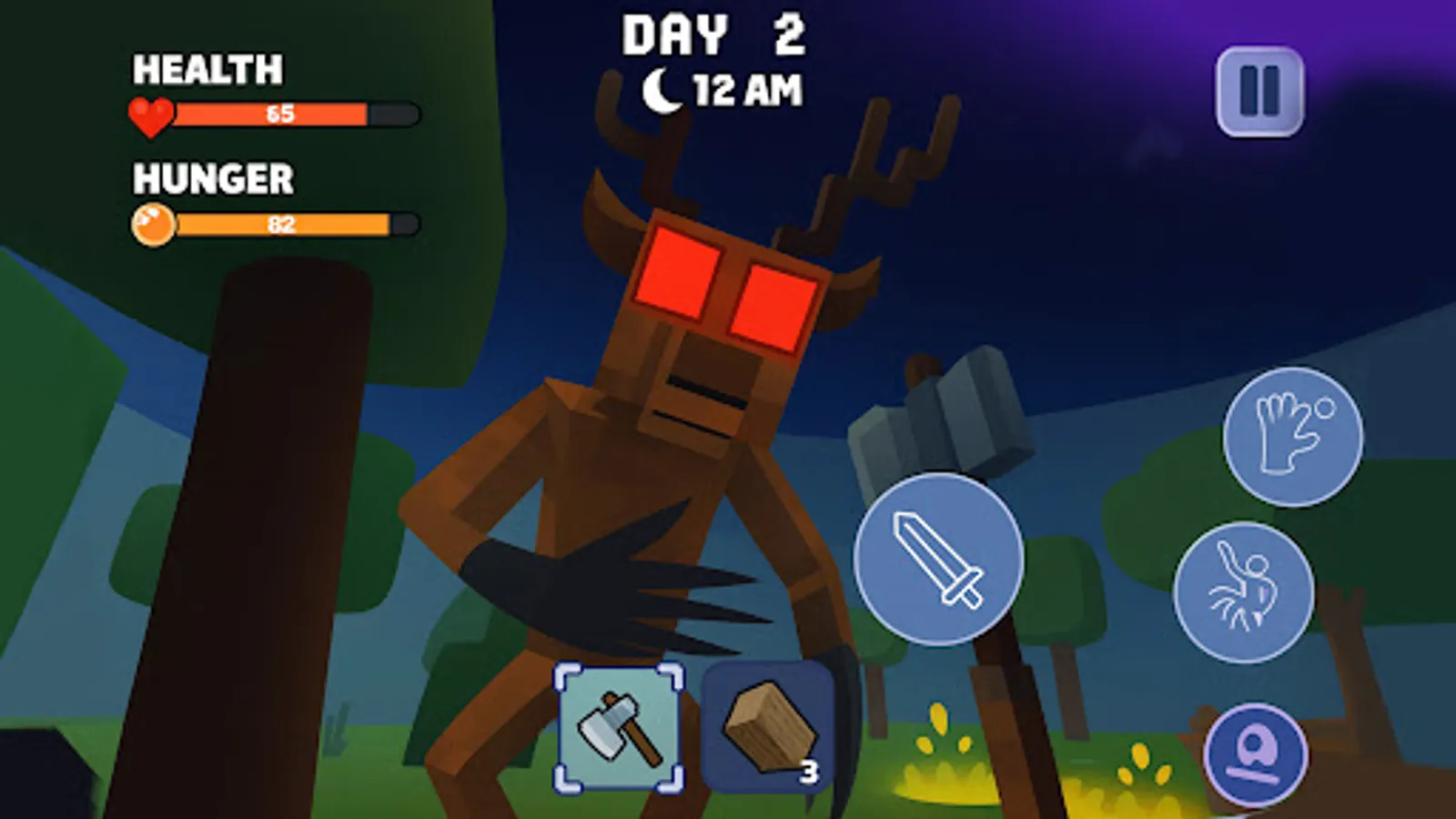Tap the sword attack button
The image size is (1456, 819).
tap(937, 558)
